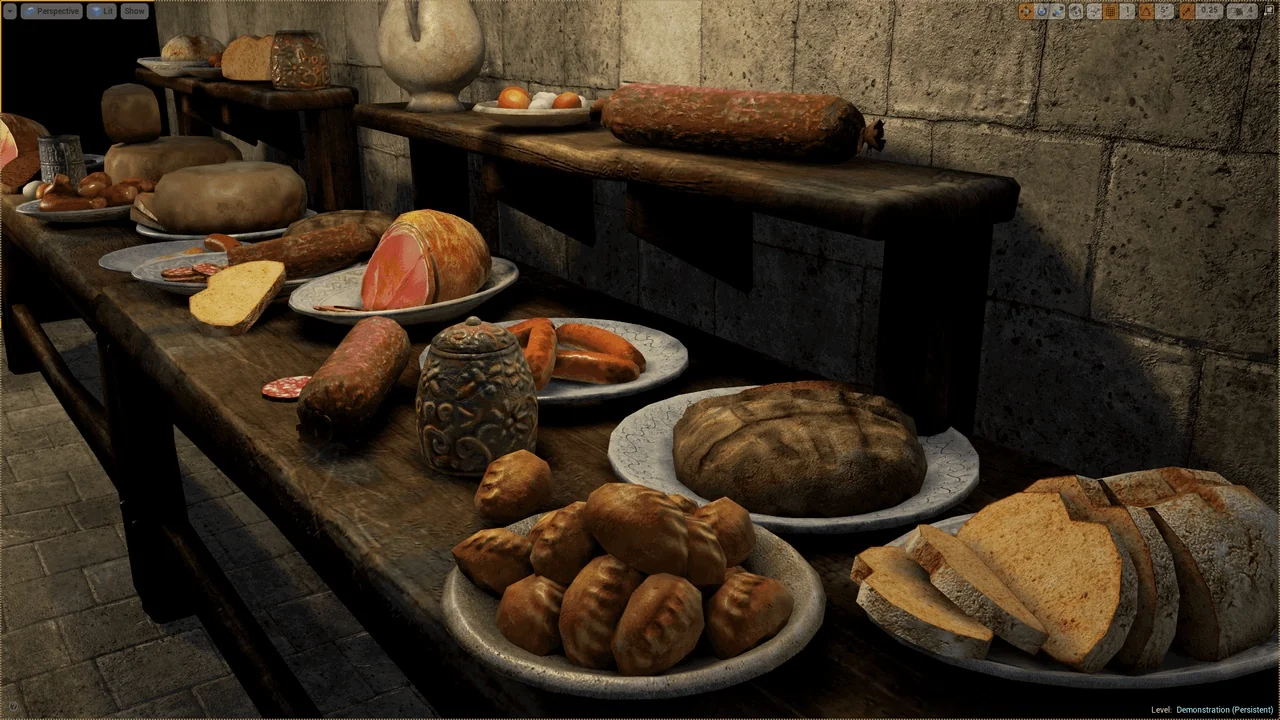Toggle scale snapping

(x=1188, y=11)
